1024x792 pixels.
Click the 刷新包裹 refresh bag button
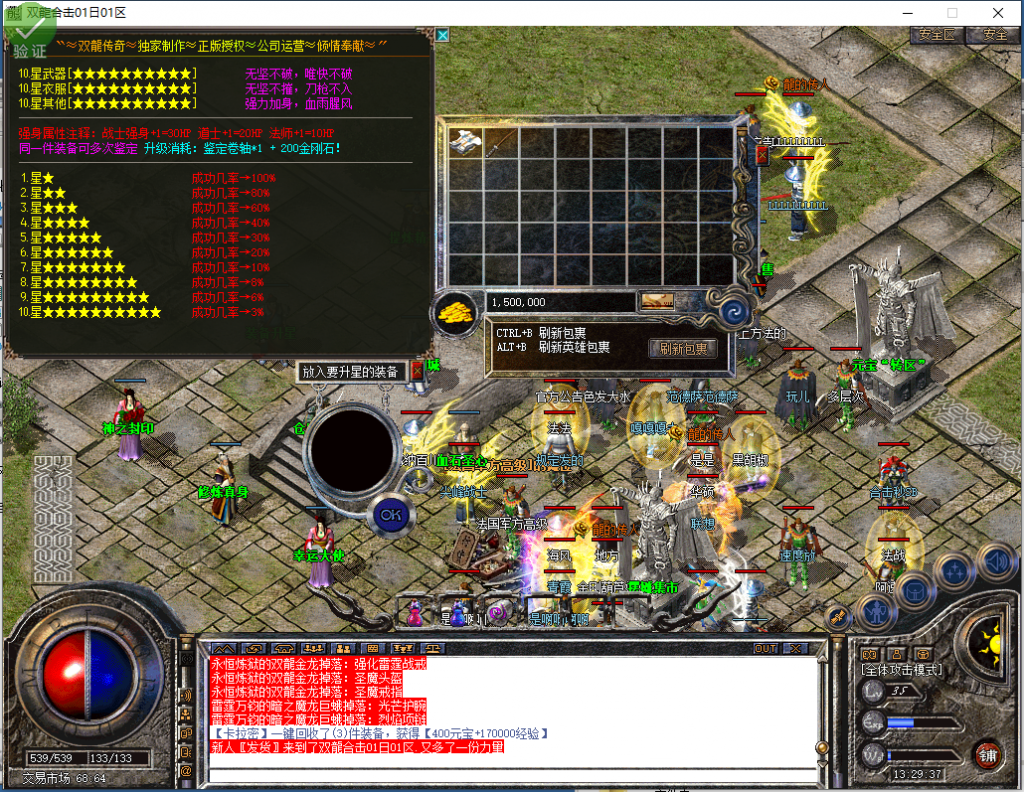point(683,348)
